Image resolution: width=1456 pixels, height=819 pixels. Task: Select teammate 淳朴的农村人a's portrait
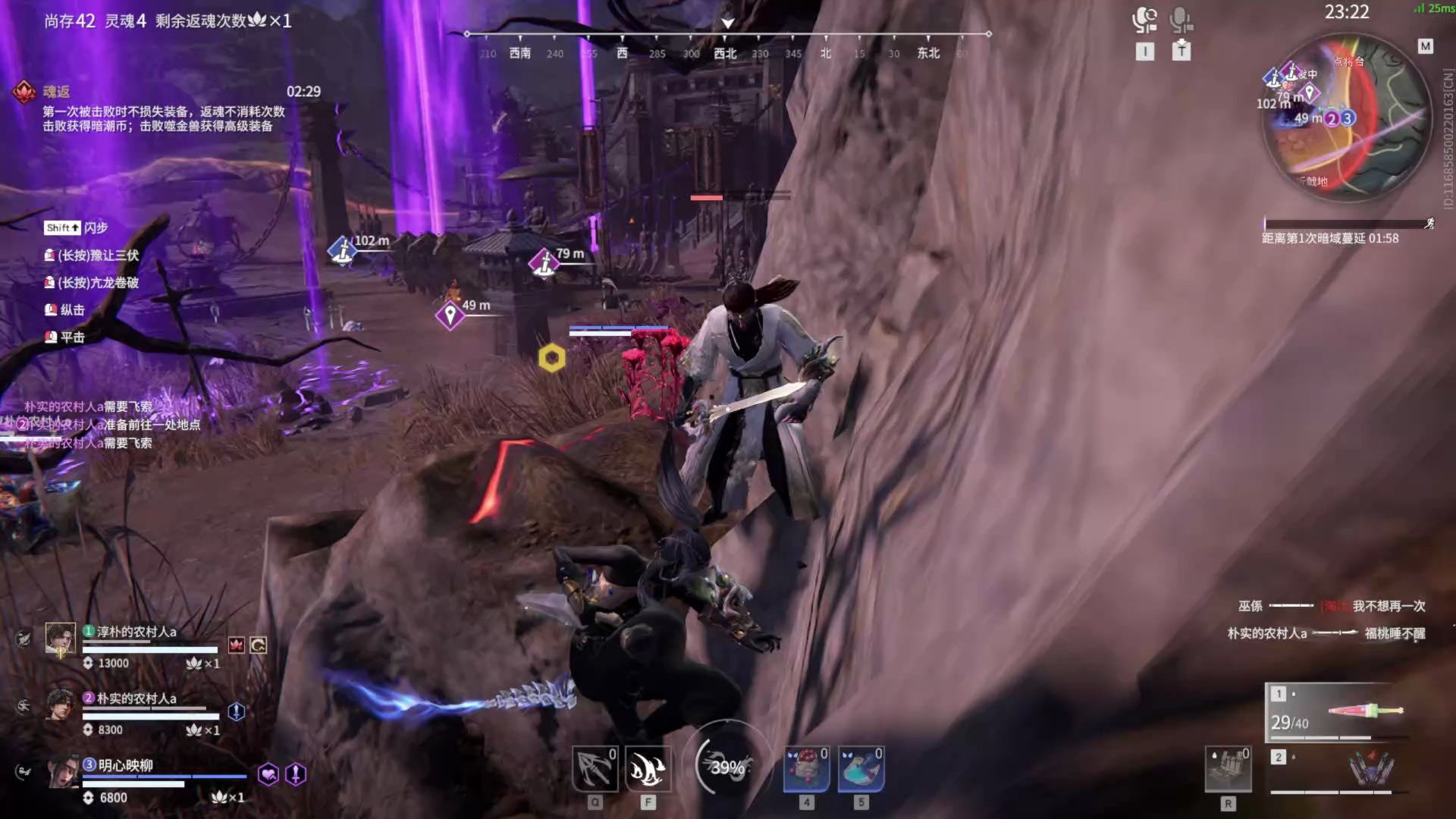tap(60, 639)
